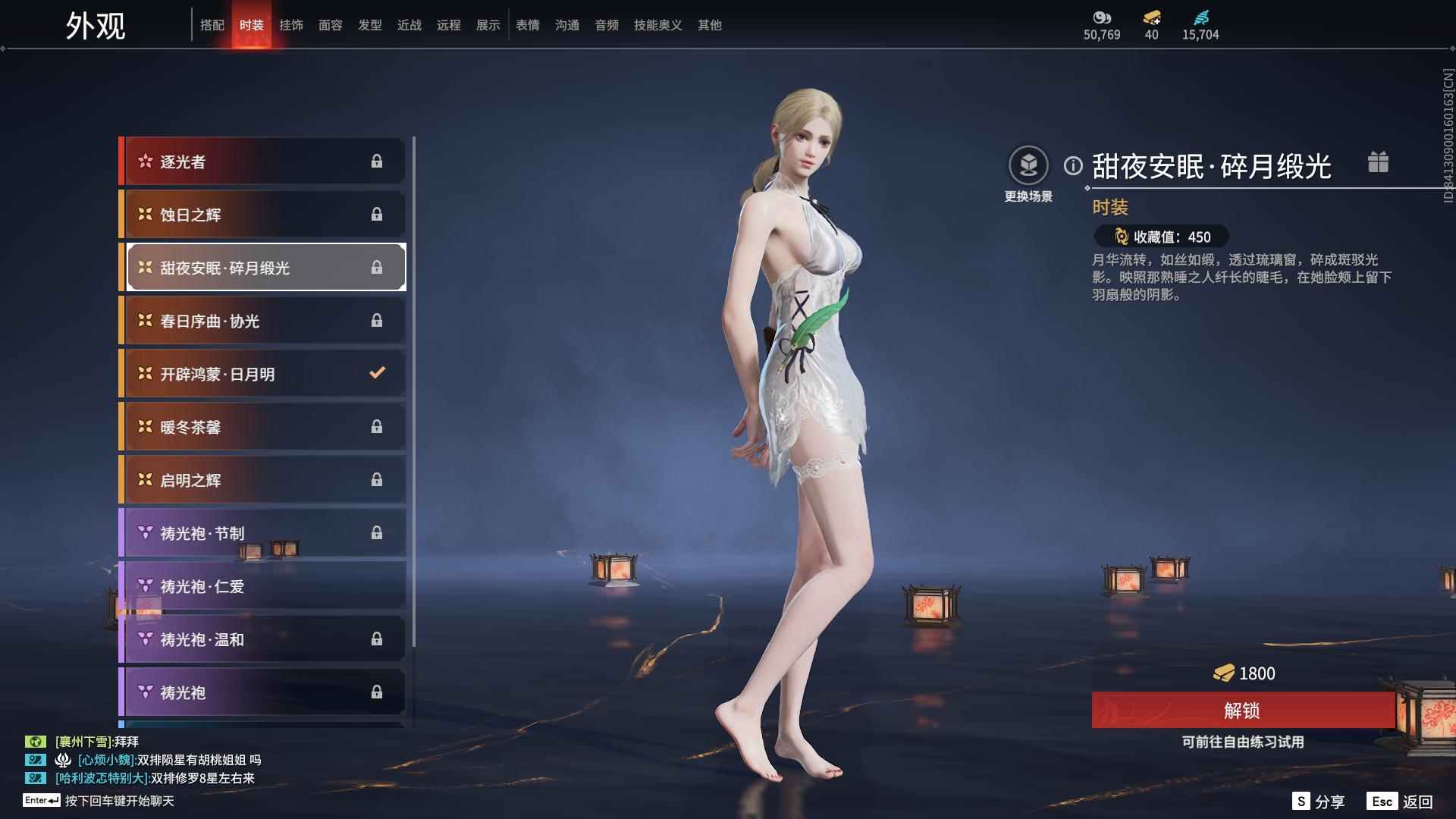1456x819 pixels.
Task: Click the info icon beside the outfit name
Action: (x=1072, y=163)
